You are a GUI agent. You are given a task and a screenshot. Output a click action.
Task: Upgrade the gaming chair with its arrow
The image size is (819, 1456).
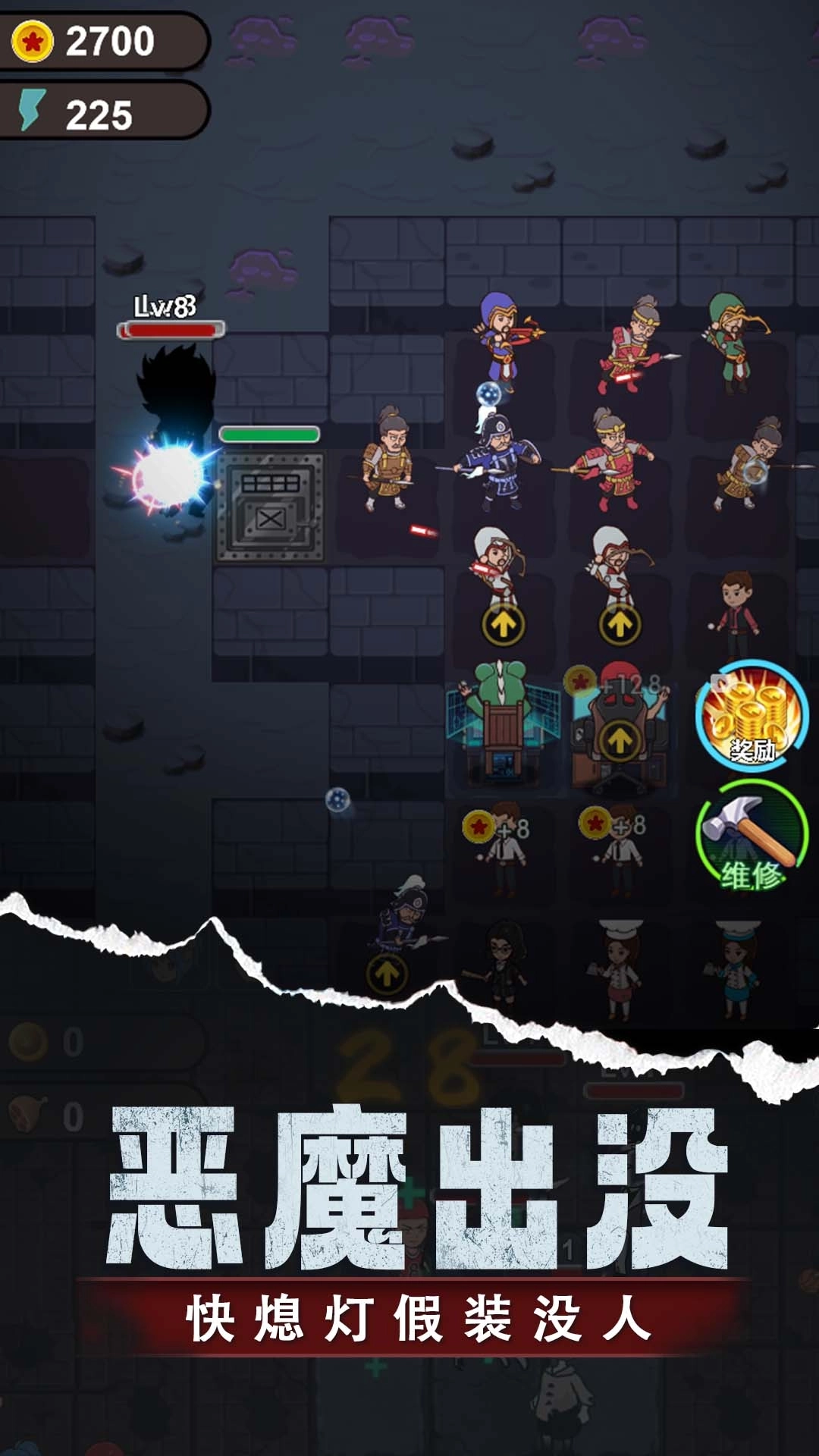click(620, 740)
